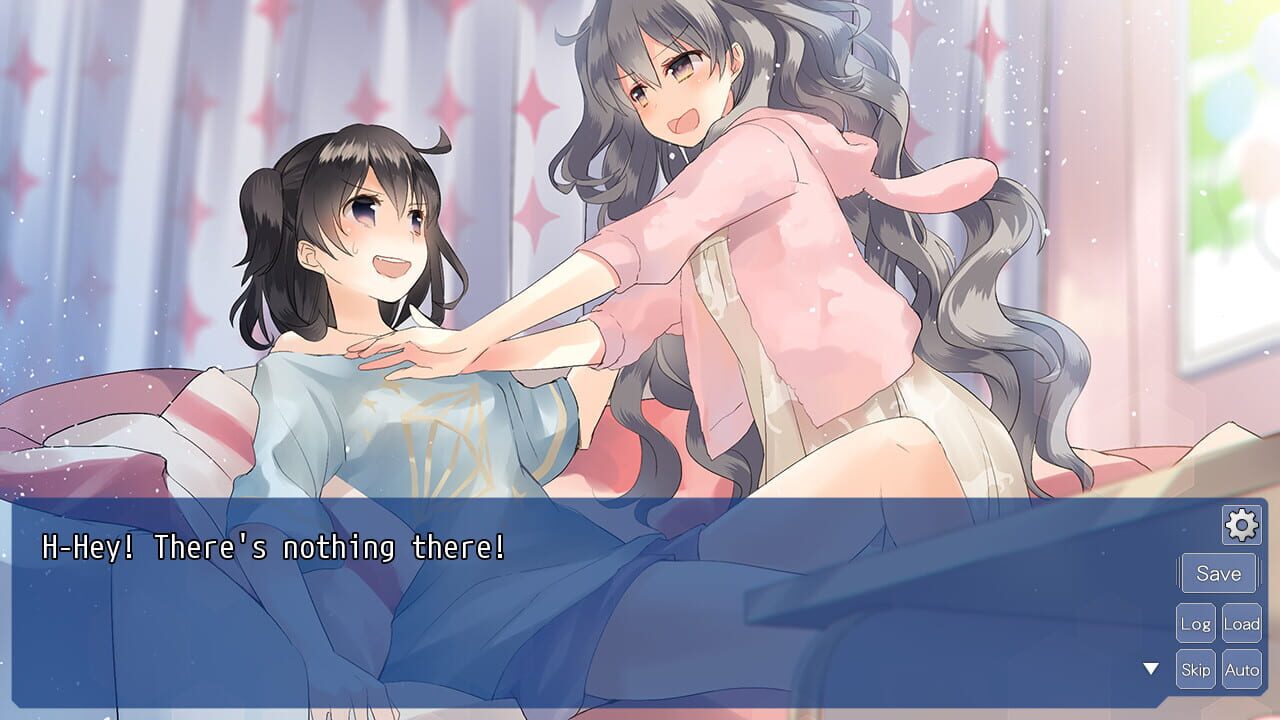The image size is (1280, 720).
Task: Open the Load saved games menu
Action: pos(1243,622)
